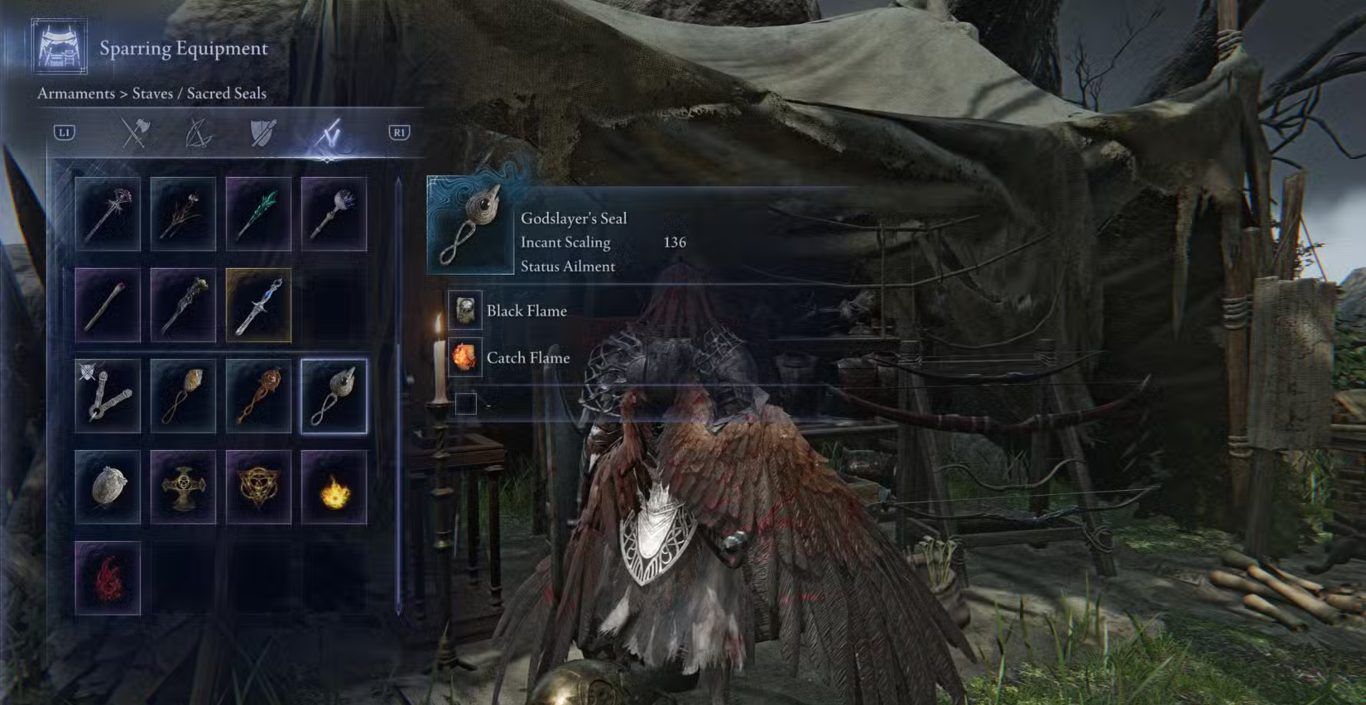Select the highlighted Godslayer's Seal slot
Image resolution: width=1366 pixels, height=705 pixels.
(334, 396)
